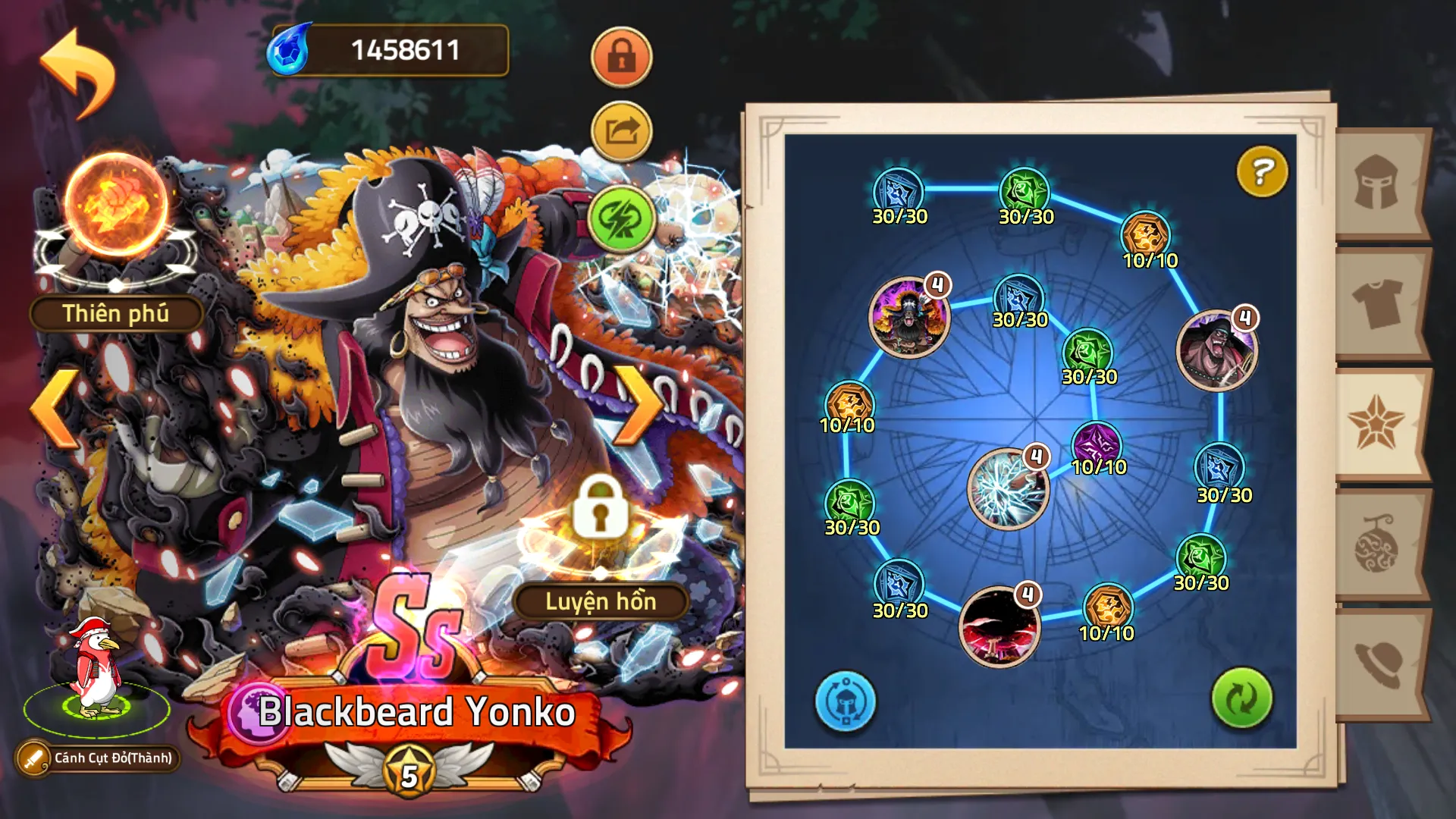Switch to the previous hero arrow

click(x=55, y=409)
